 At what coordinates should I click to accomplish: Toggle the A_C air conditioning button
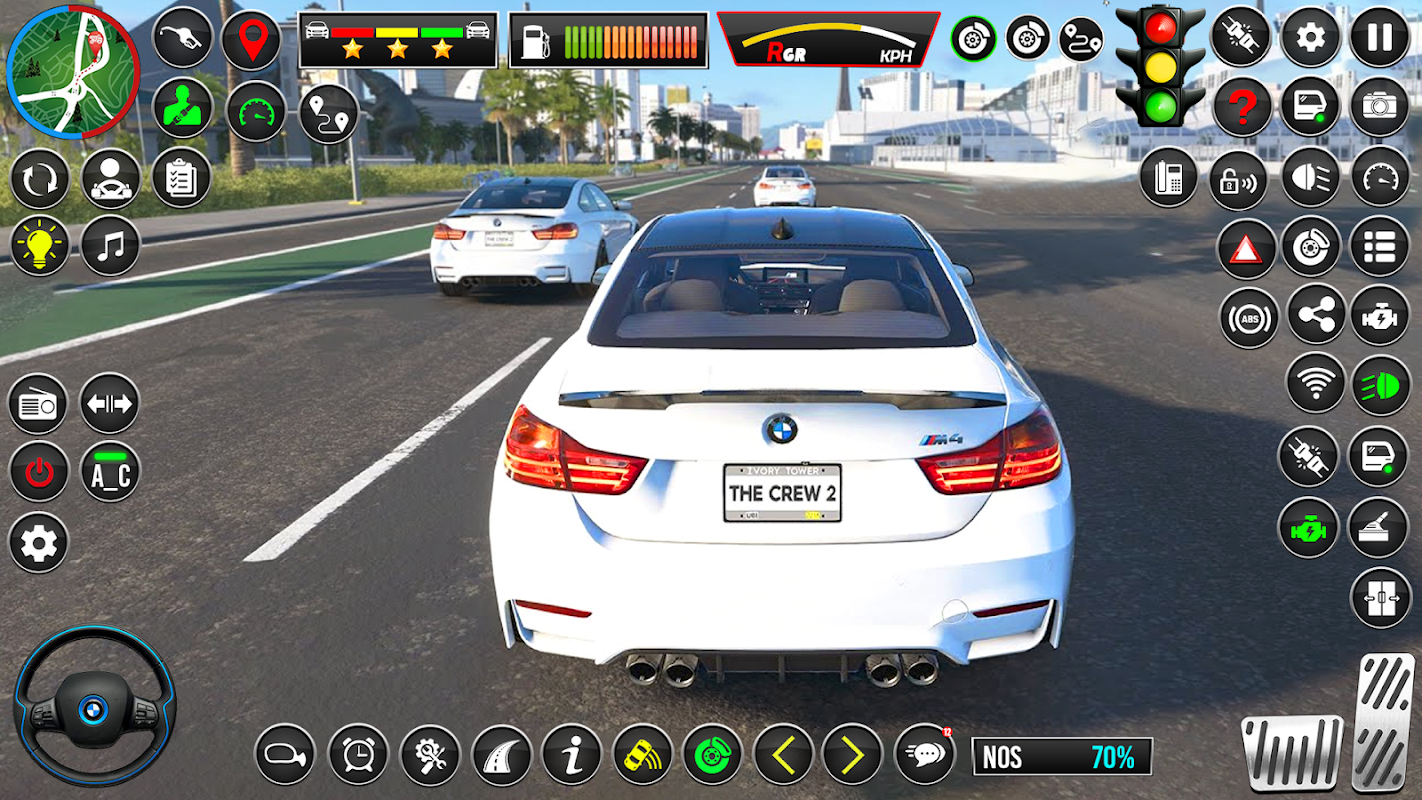click(110, 471)
